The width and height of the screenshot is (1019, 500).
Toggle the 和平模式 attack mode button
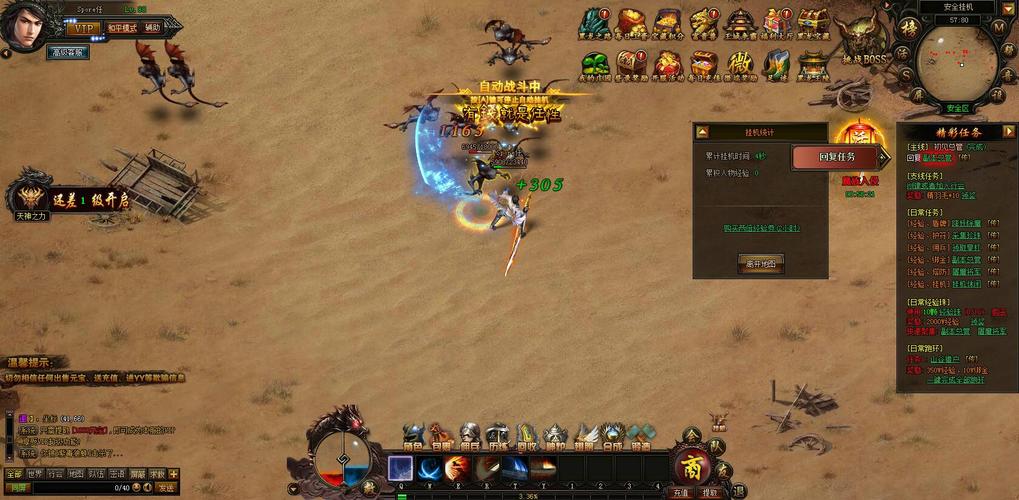point(120,29)
